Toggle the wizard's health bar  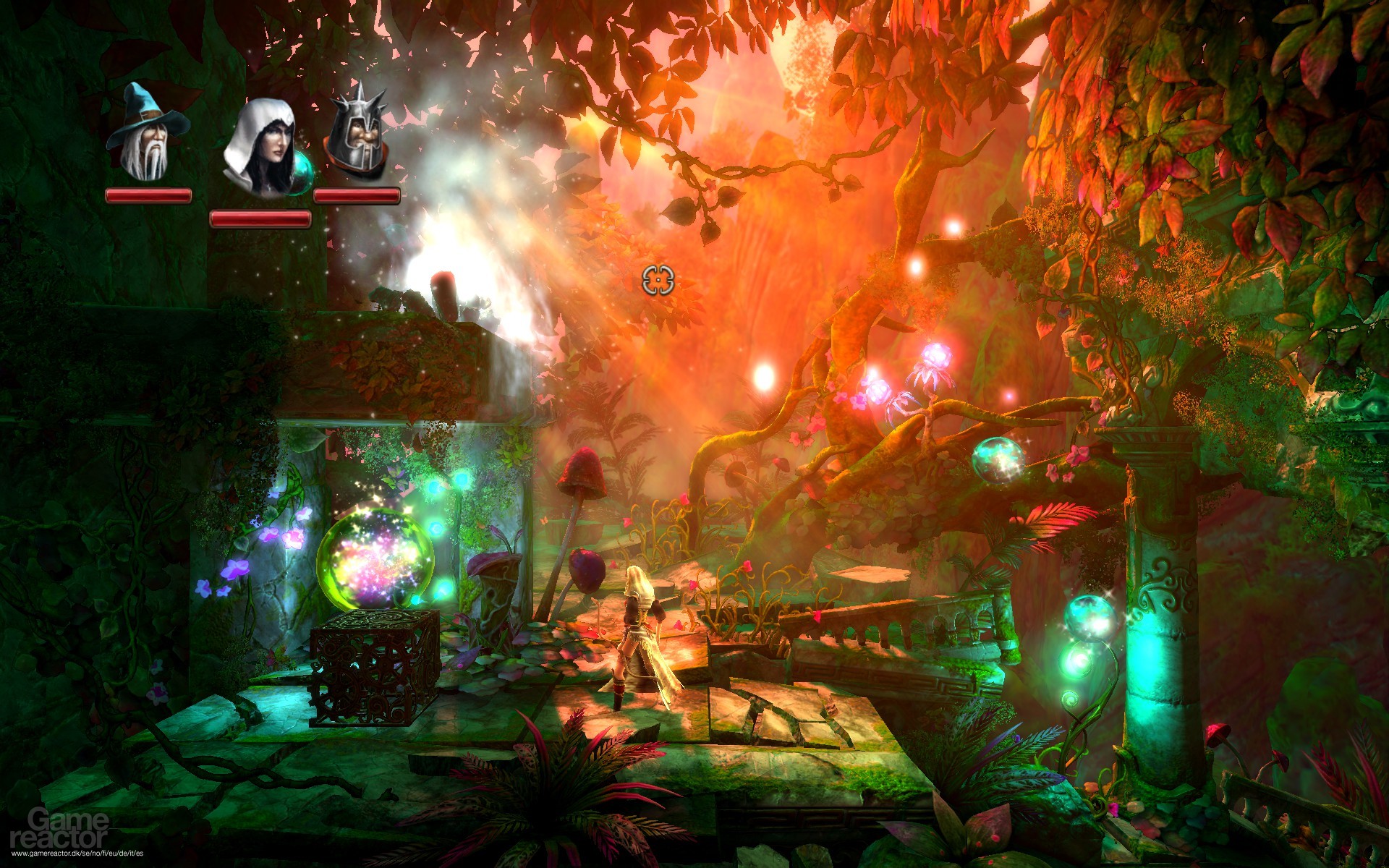click(x=147, y=195)
